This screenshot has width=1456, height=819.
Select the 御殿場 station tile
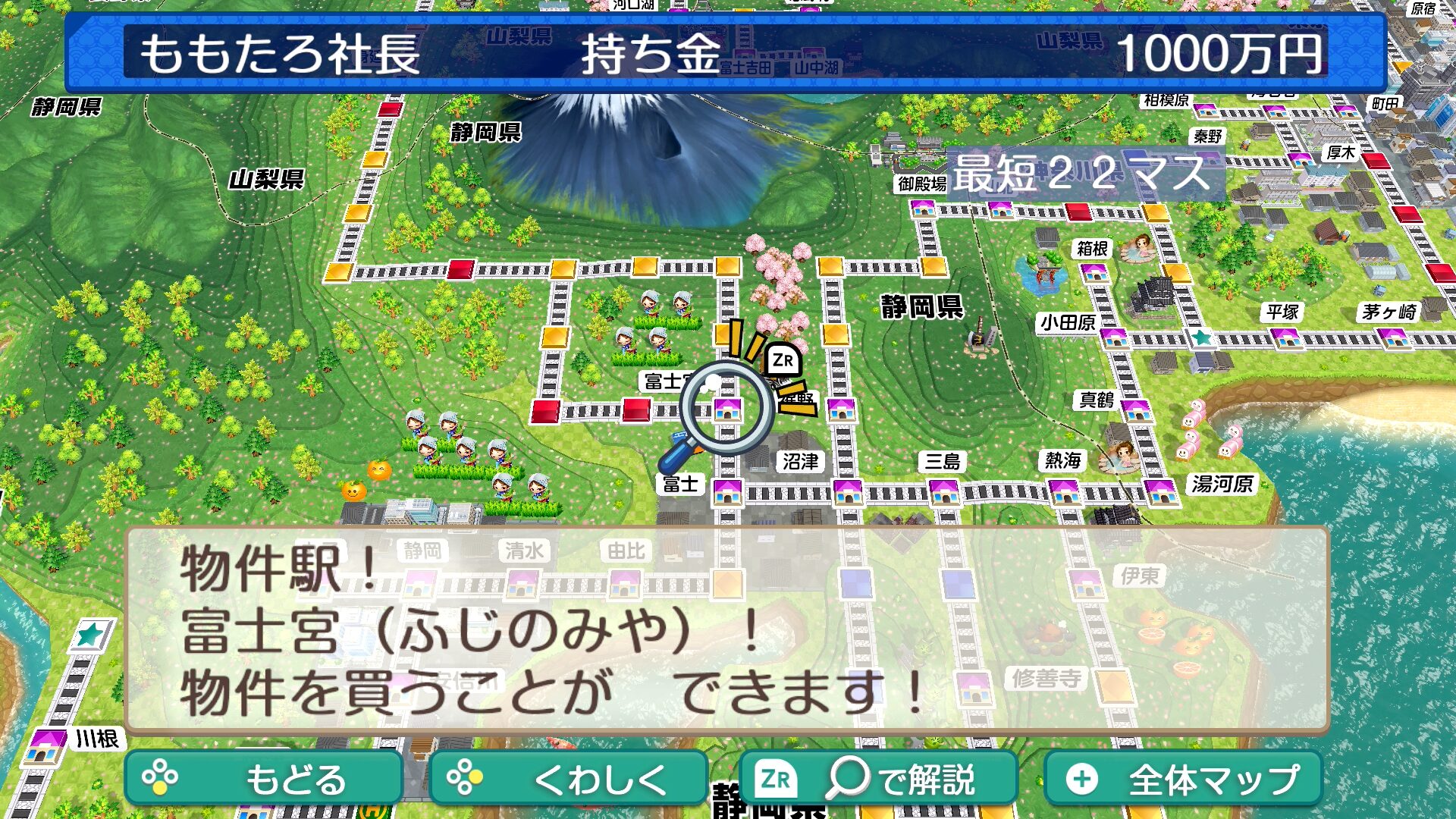coord(923,208)
